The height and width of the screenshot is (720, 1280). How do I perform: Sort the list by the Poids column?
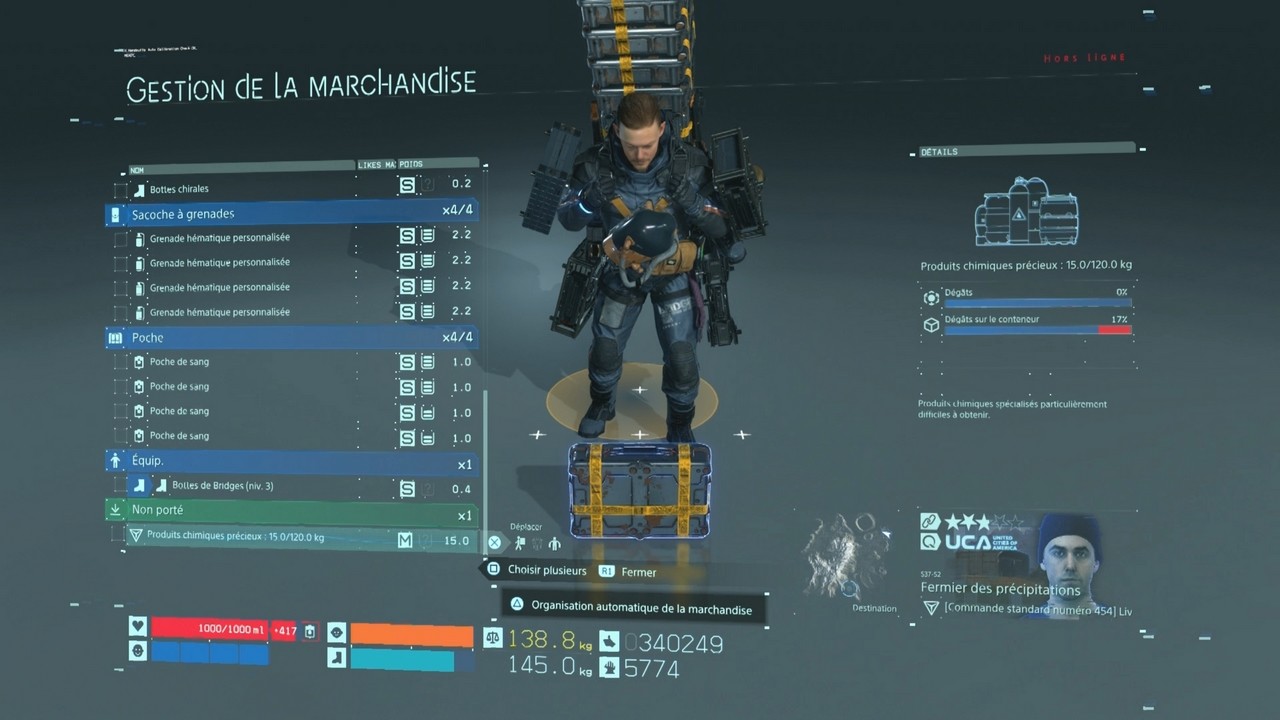pos(411,165)
